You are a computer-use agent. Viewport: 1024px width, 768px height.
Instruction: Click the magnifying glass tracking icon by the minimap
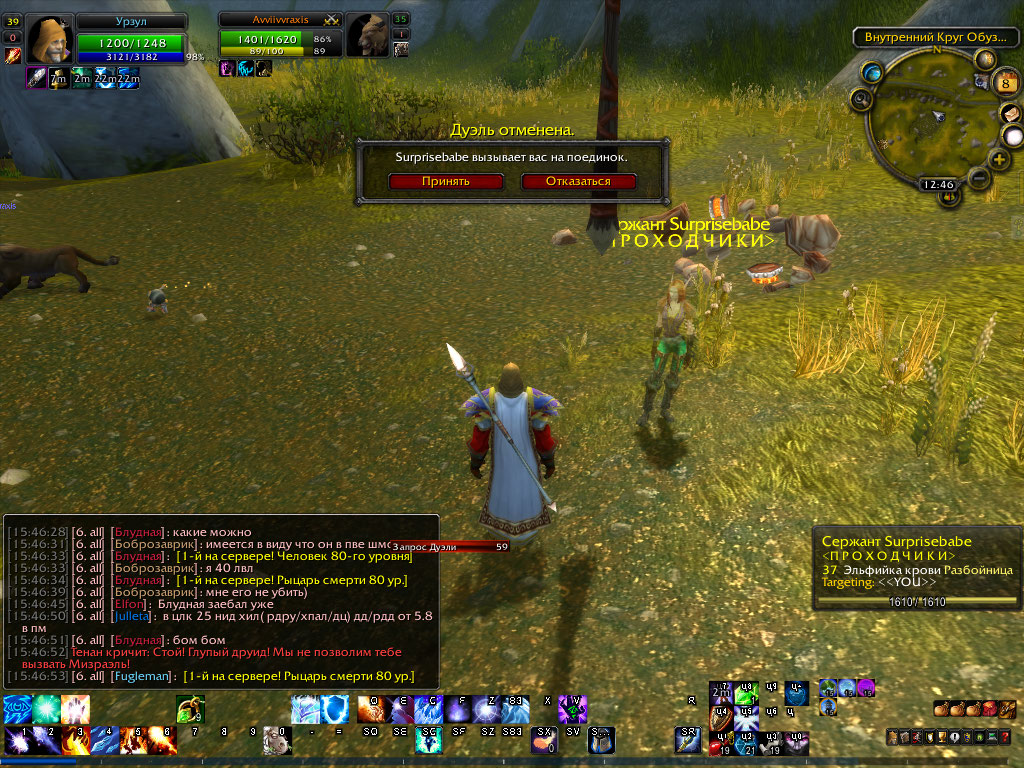(860, 98)
